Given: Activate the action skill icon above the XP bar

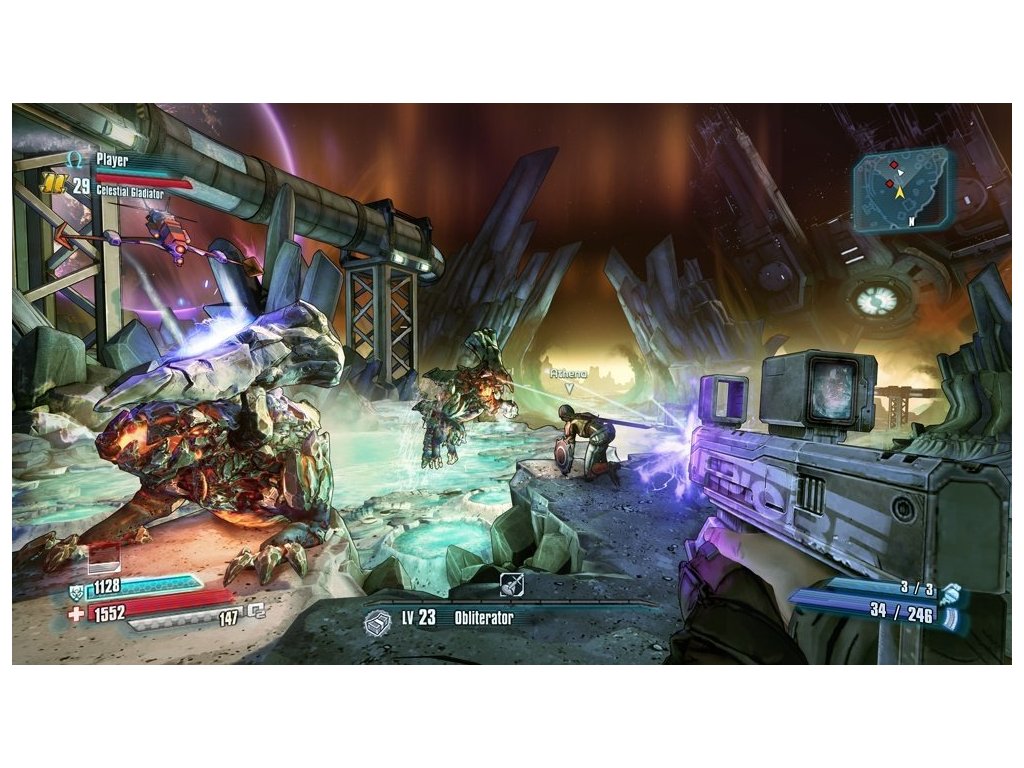Looking at the screenshot, I should coord(511,585).
